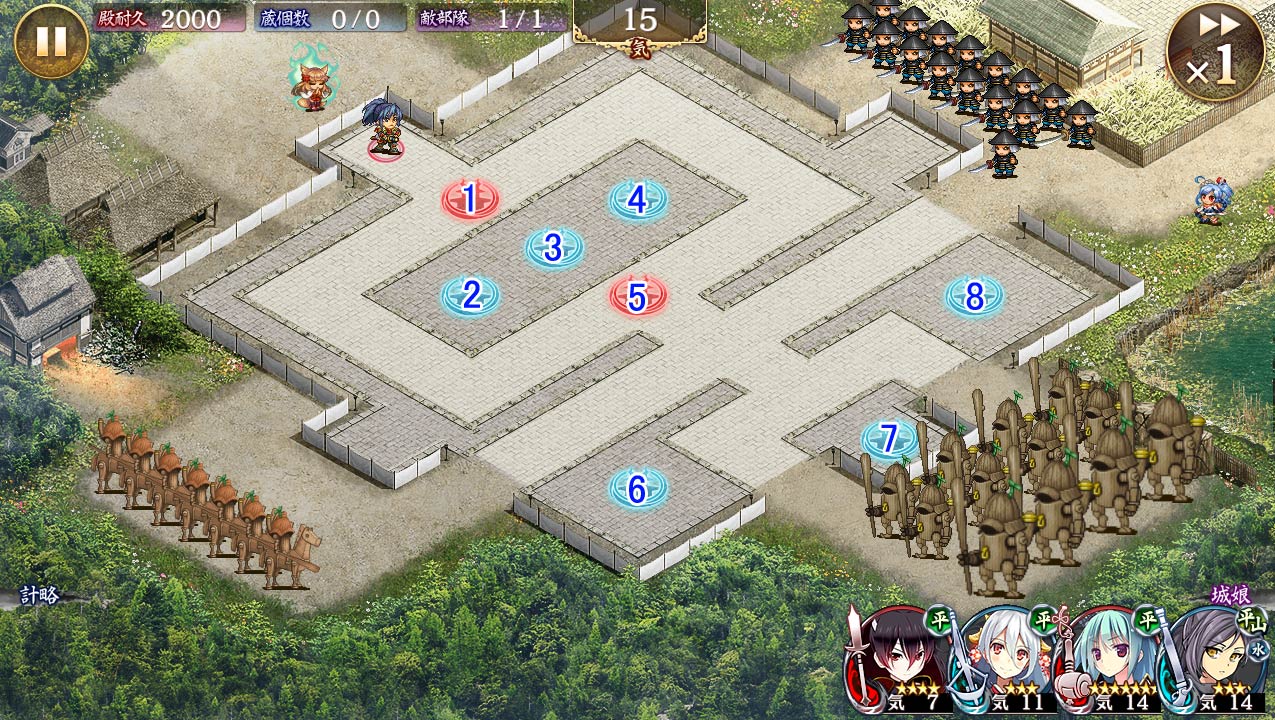Select blue deployment tile number 8

974,295
